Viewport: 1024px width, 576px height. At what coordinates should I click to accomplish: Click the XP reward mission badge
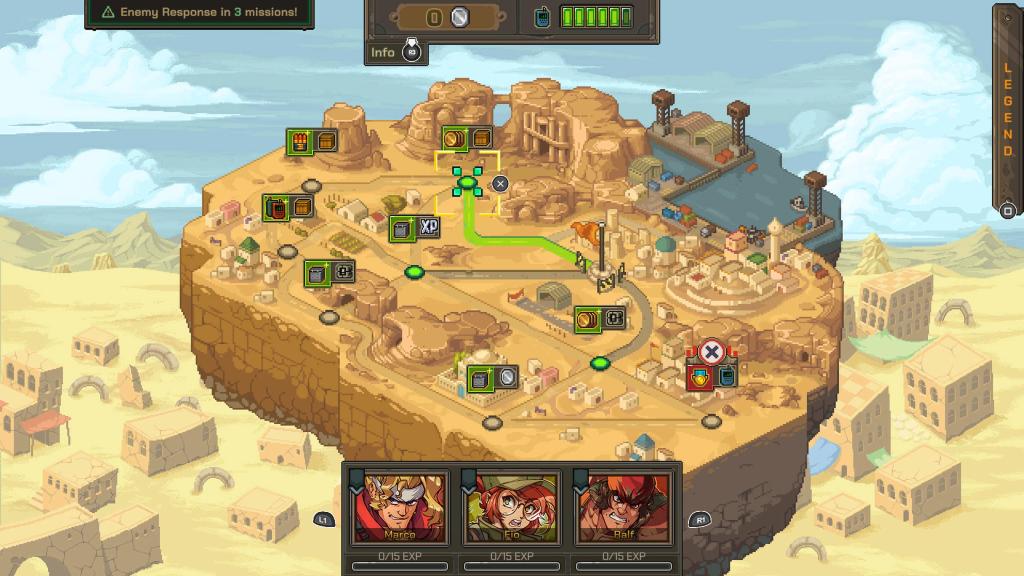click(415, 229)
